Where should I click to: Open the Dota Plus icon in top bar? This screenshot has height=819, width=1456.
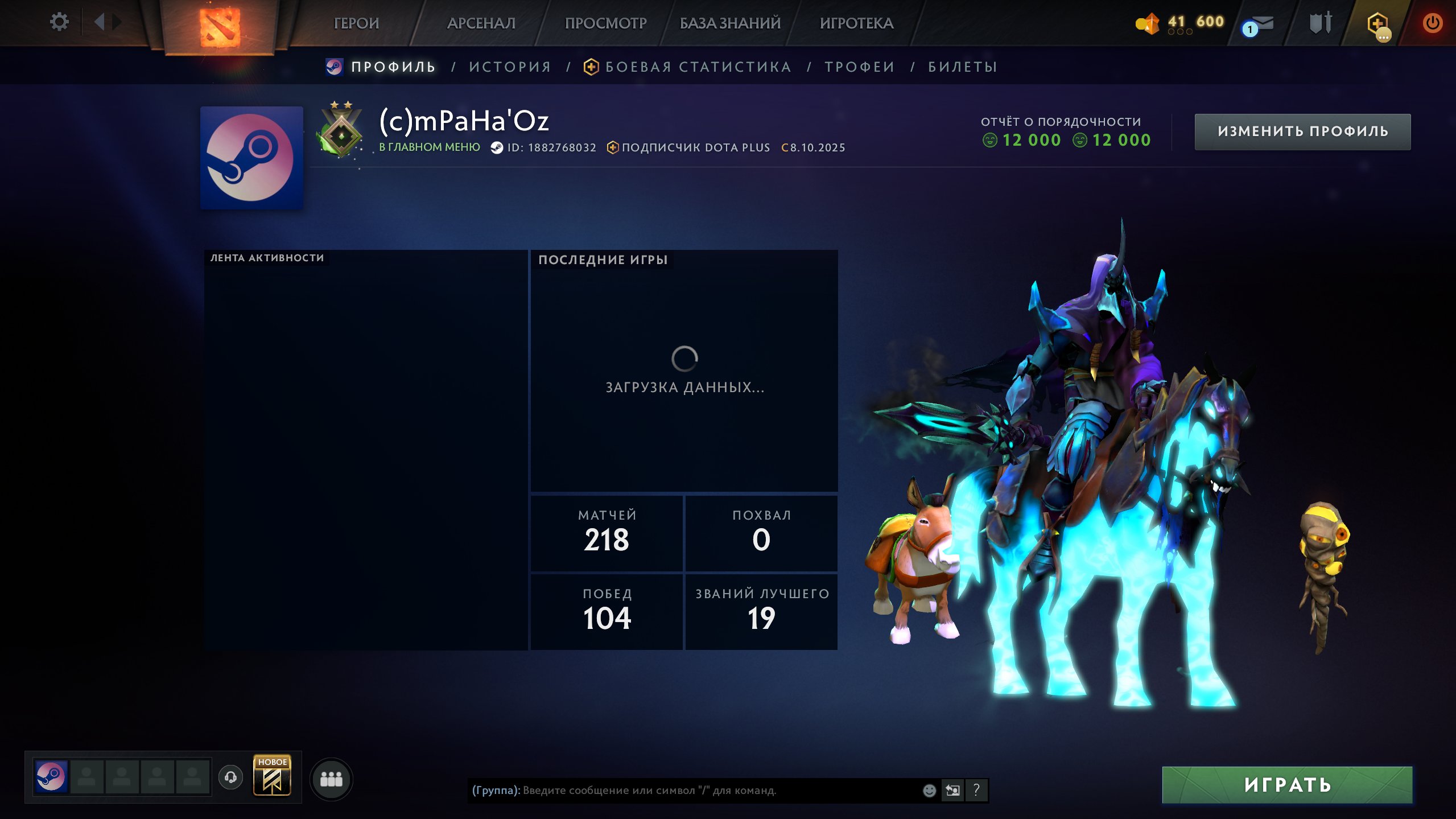[1377, 25]
